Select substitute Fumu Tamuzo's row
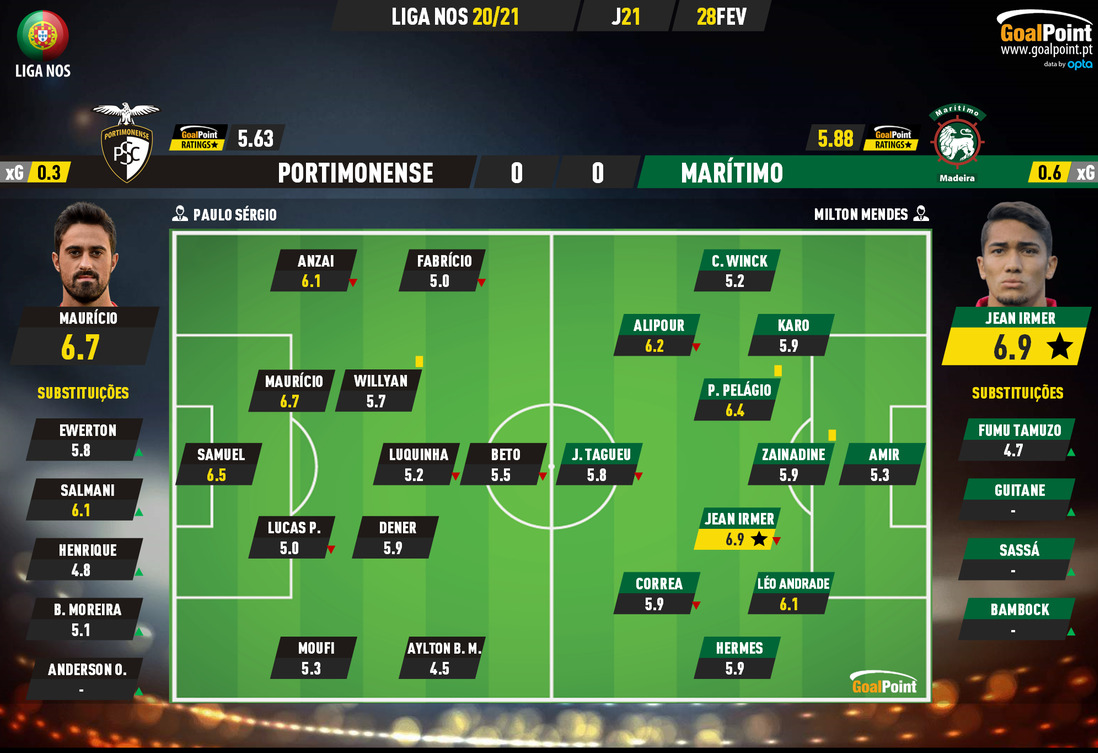The height and width of the screenshot is (753, 1098). coord(1016,440)
